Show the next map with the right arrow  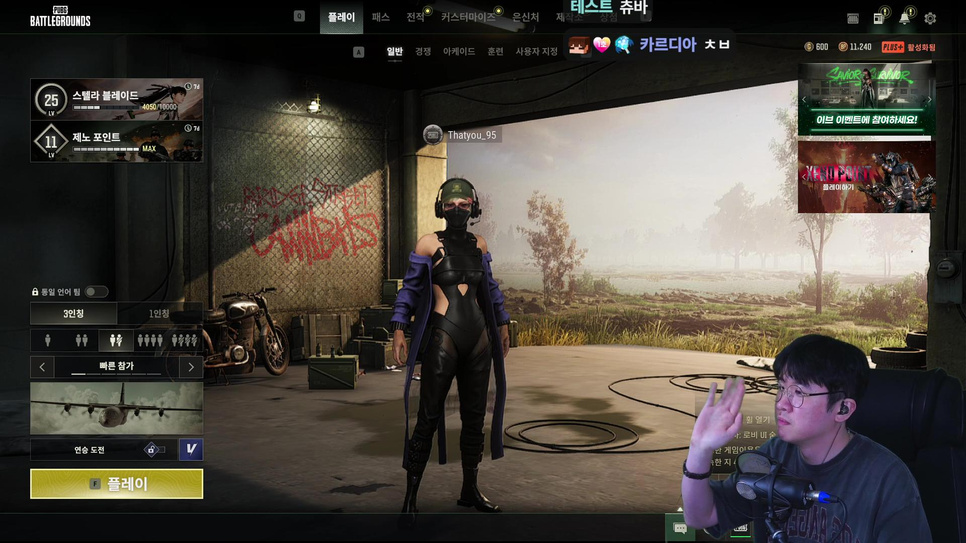click(191, 367)
